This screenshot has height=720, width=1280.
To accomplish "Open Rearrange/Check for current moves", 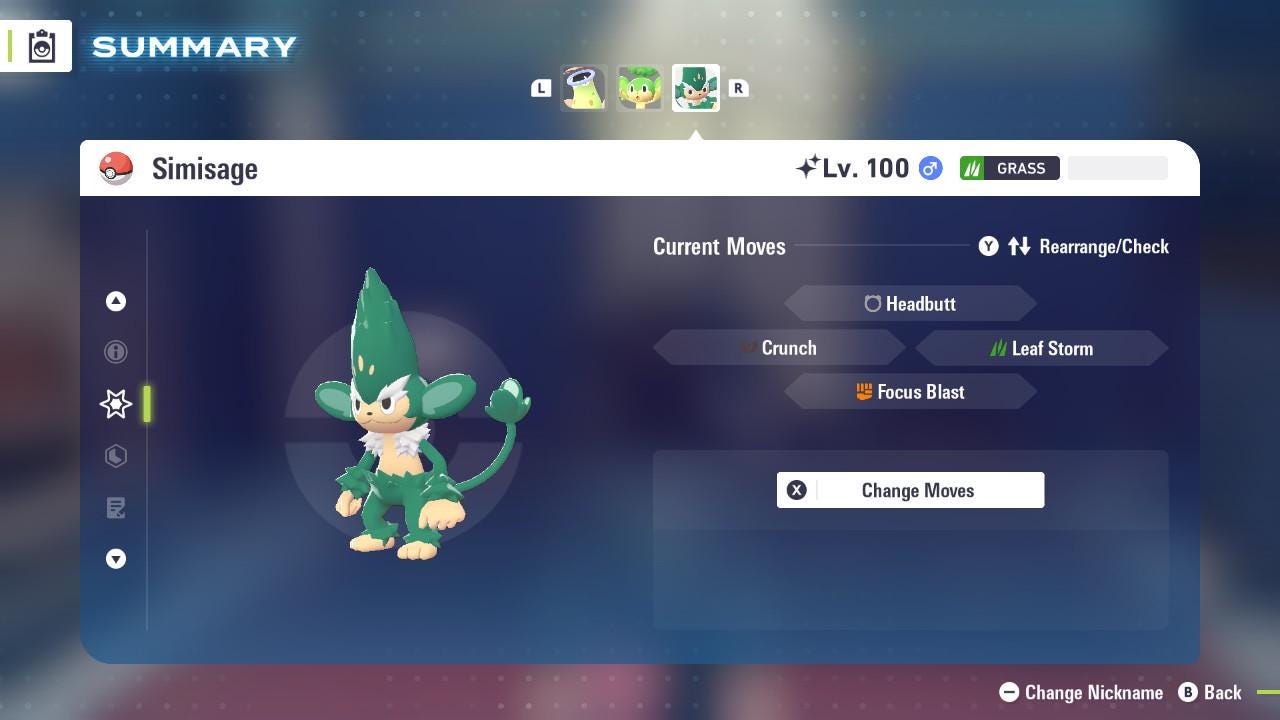I will click(1102, 246).
